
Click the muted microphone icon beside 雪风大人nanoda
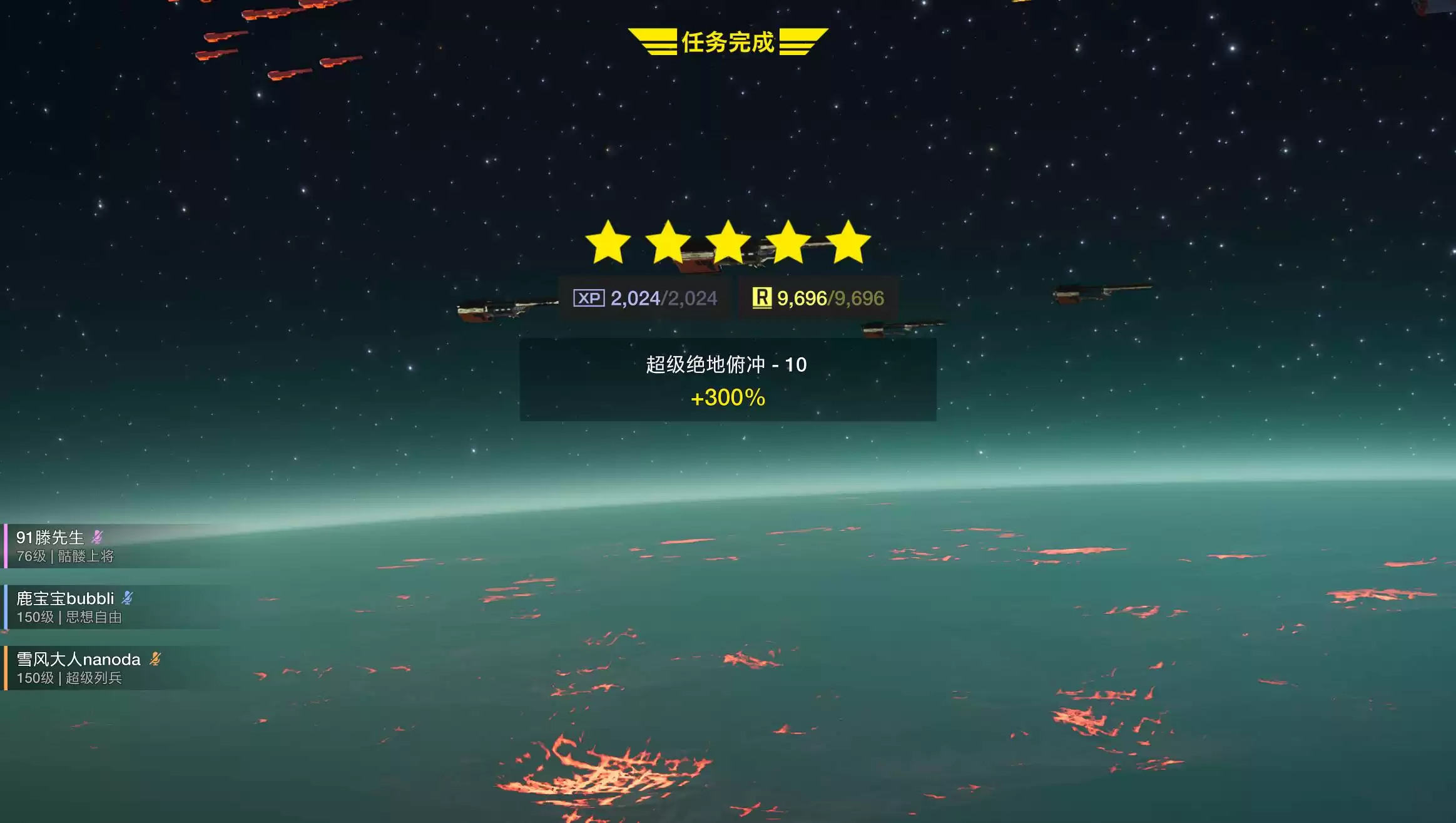click(x=155, y=659)
